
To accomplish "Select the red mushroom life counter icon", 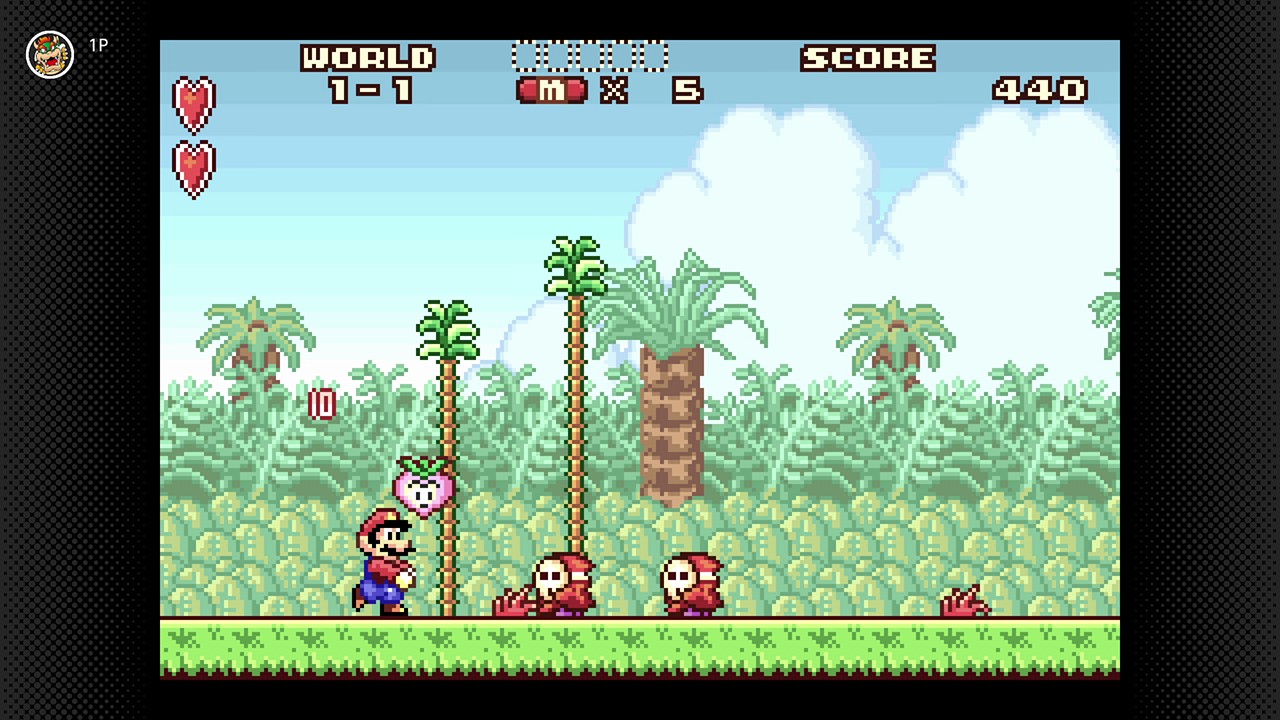I will (x=550, y=90).
